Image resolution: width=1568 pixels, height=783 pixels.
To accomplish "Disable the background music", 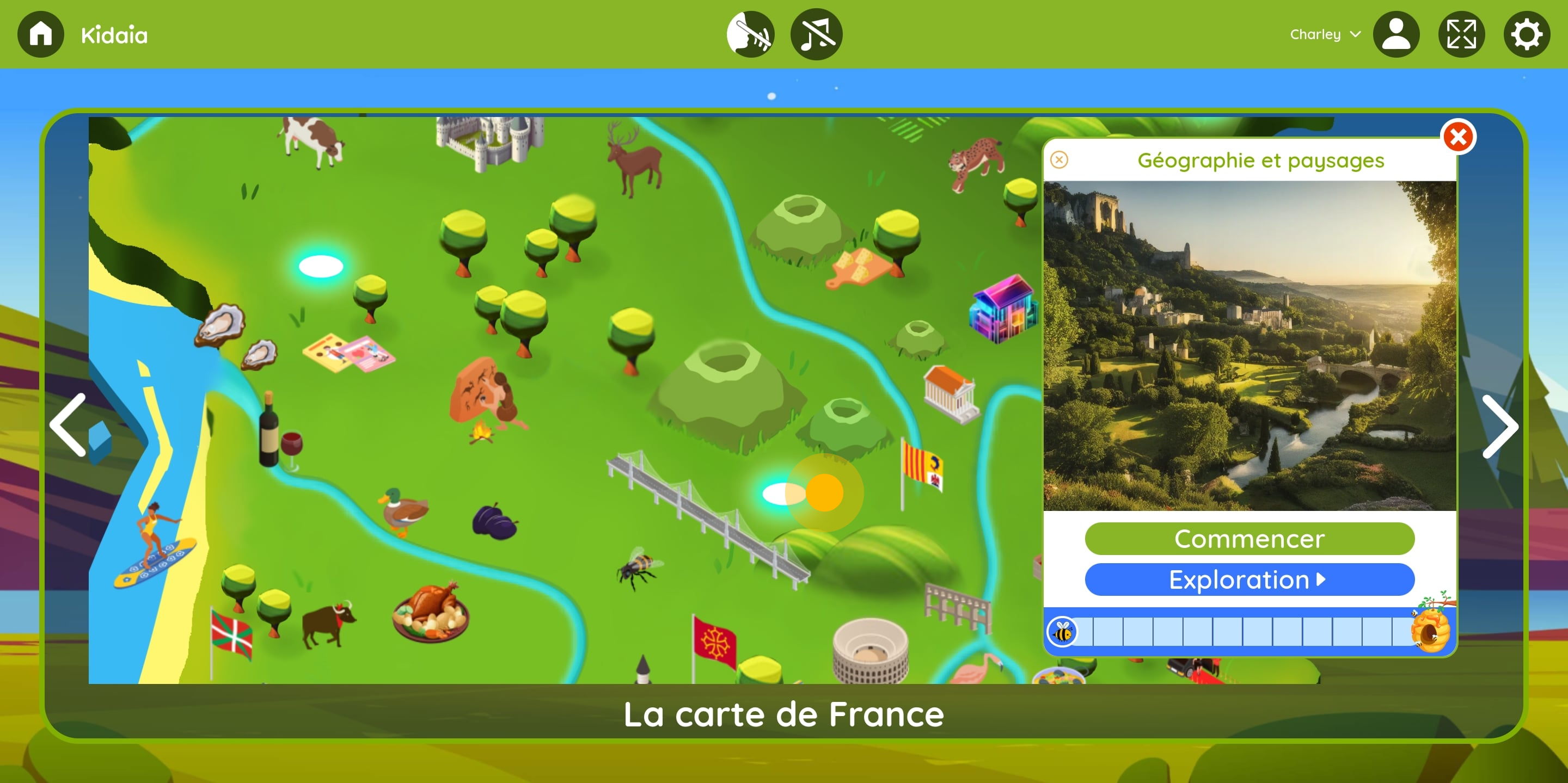I will (816, 34).
